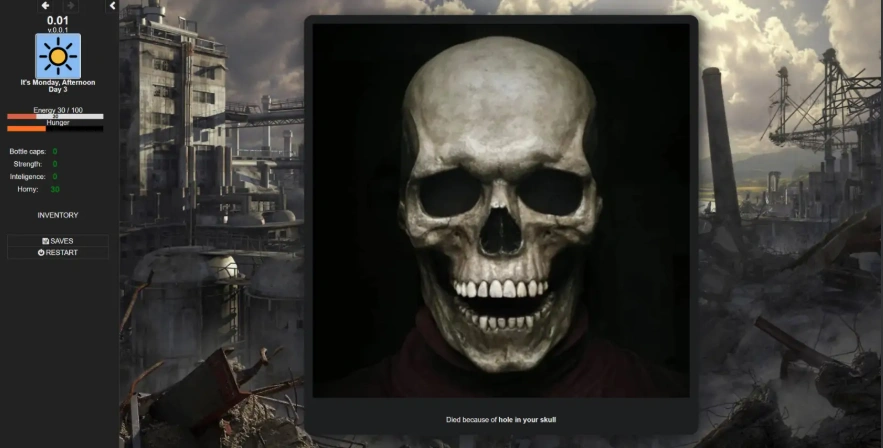Go forward using the right history arrow
The image size is (883, 448).
coord(70,6)
